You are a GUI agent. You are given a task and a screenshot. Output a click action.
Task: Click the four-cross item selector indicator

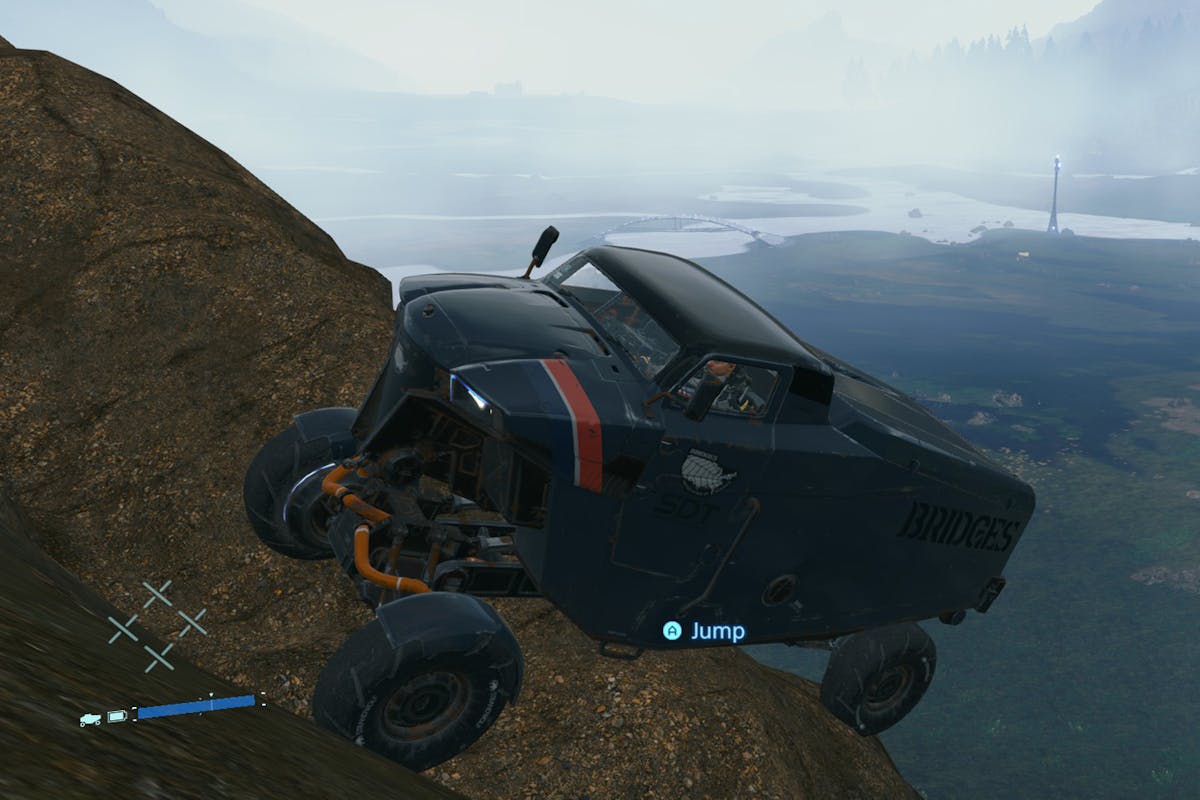(157, 626)
